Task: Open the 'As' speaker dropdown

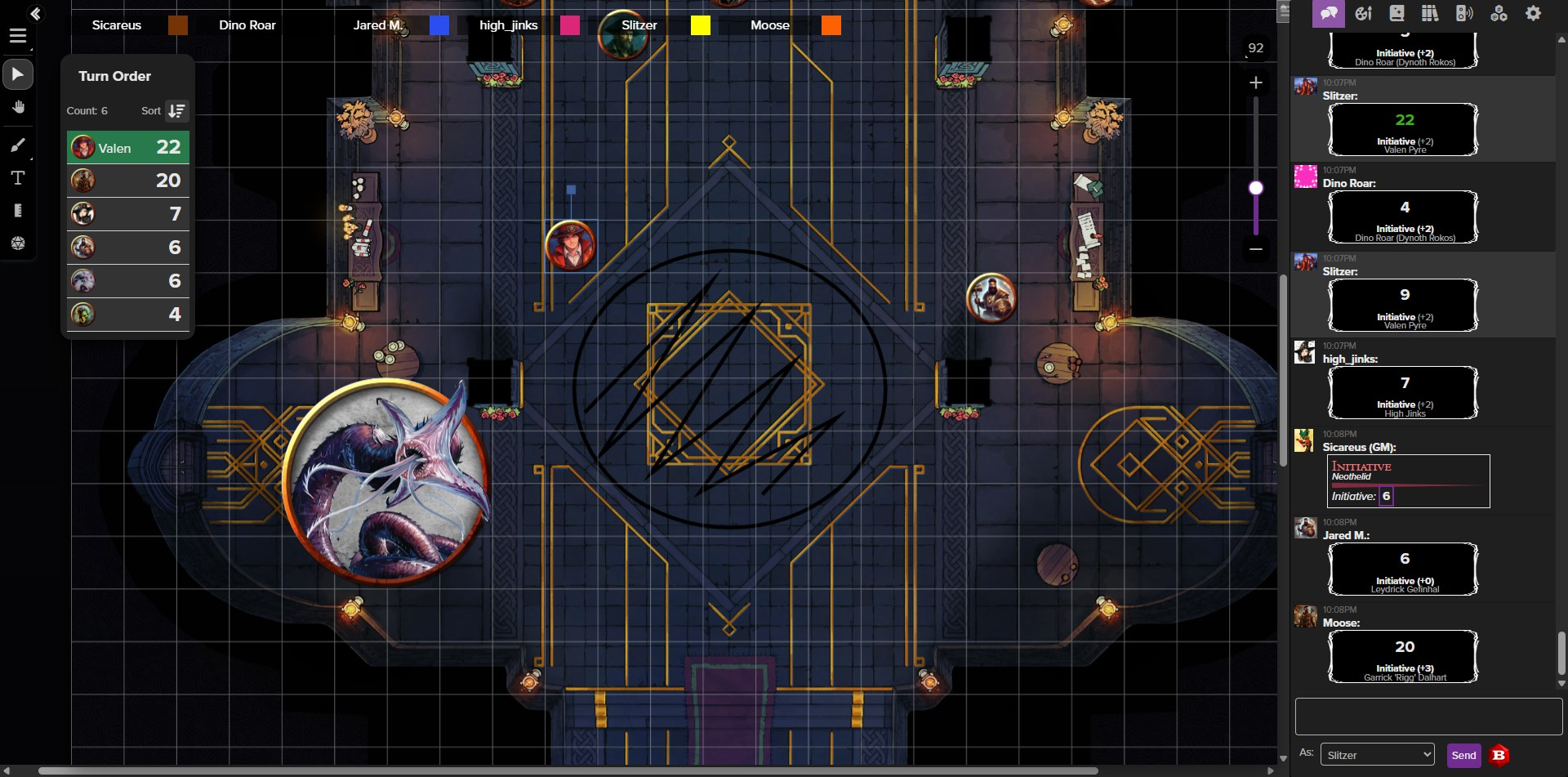Action: (x=1377, y=755)
